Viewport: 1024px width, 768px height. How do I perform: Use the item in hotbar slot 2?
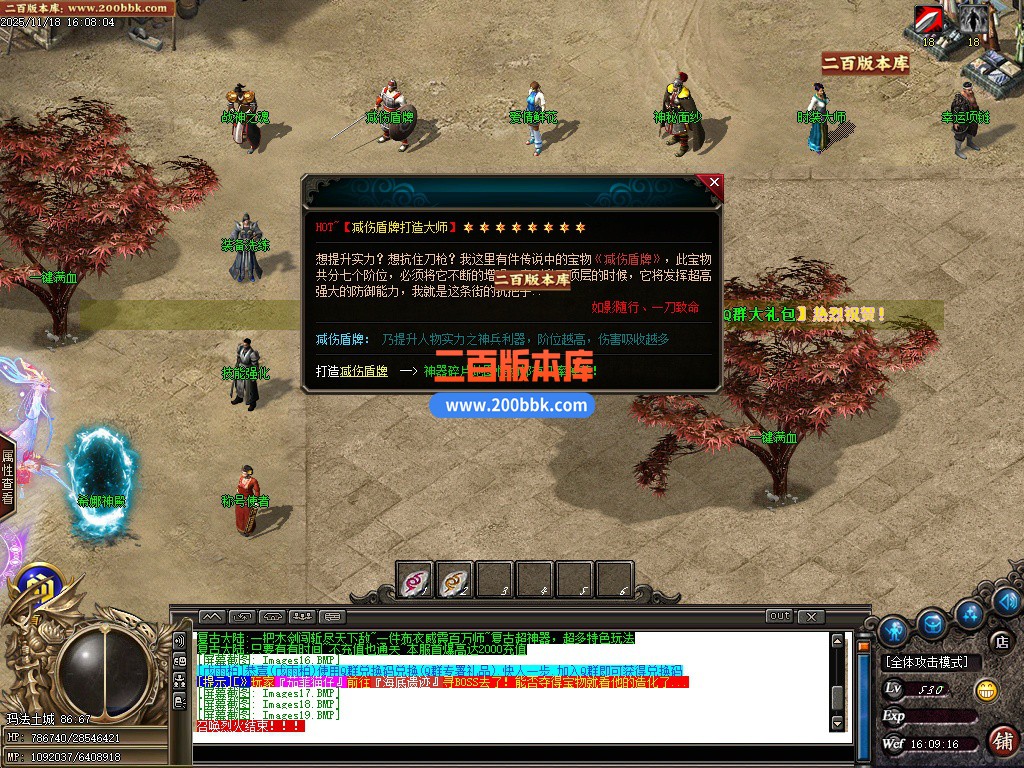pyautogui.click(x=455, y=580)
